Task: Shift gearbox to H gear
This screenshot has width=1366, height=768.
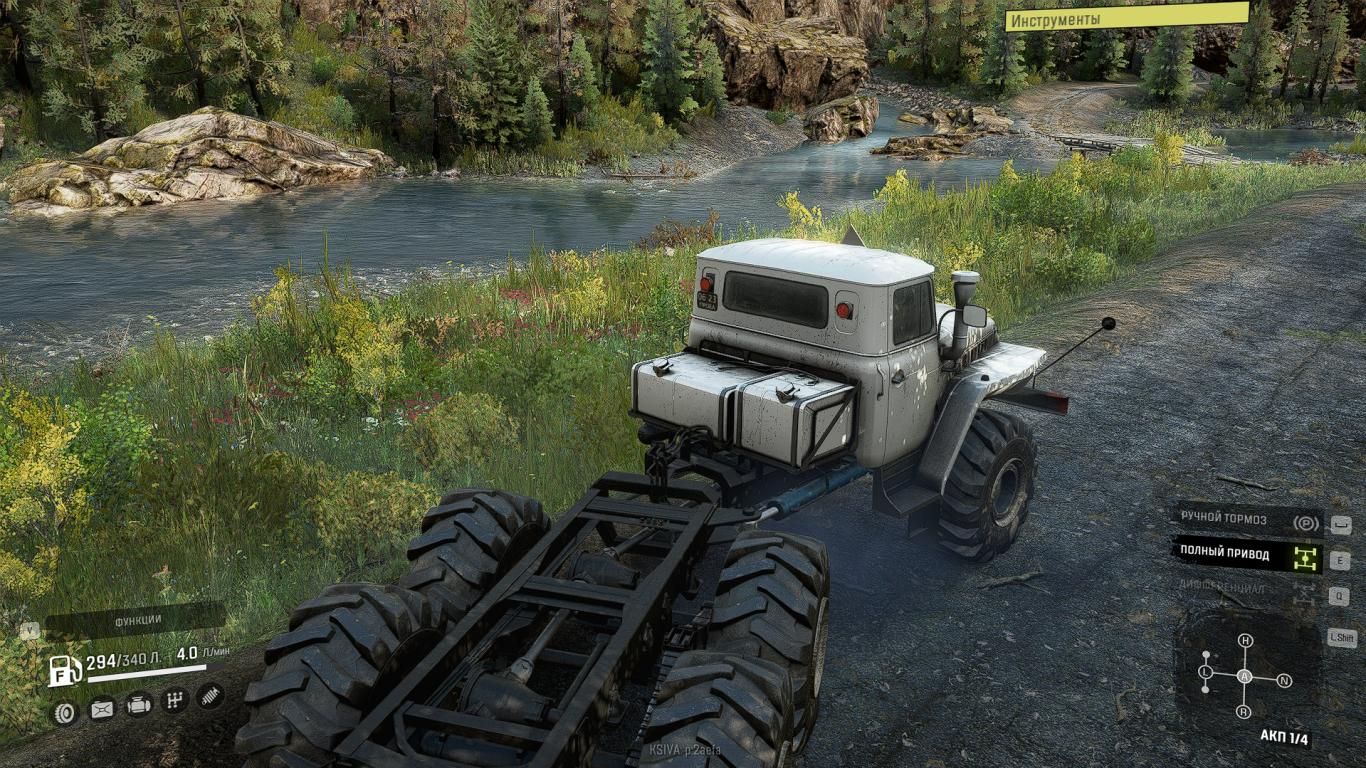Action: point(1245,641)
